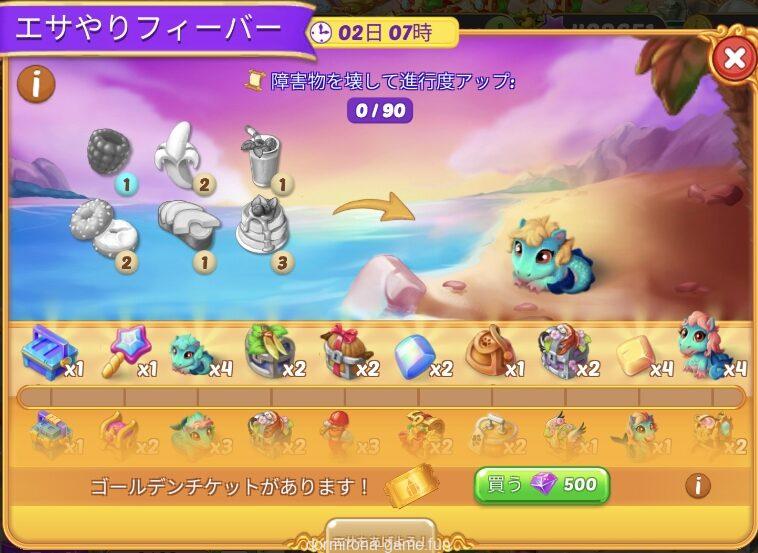The width and height of the screenshot is (758, 553).
Task: Tap the blackberry obstacle objective
Action: (109, 153)
